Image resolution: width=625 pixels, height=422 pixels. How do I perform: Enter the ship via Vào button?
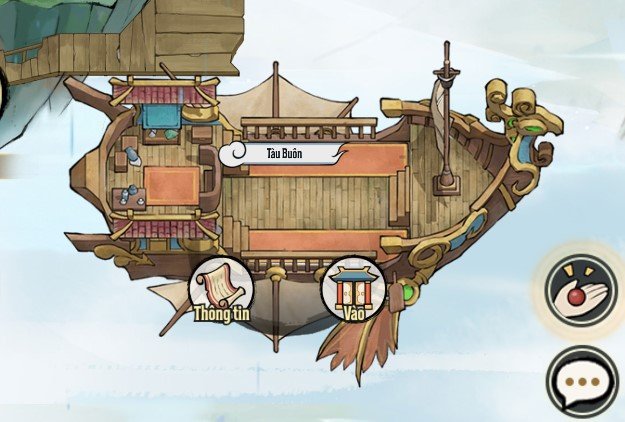(351, 289)
